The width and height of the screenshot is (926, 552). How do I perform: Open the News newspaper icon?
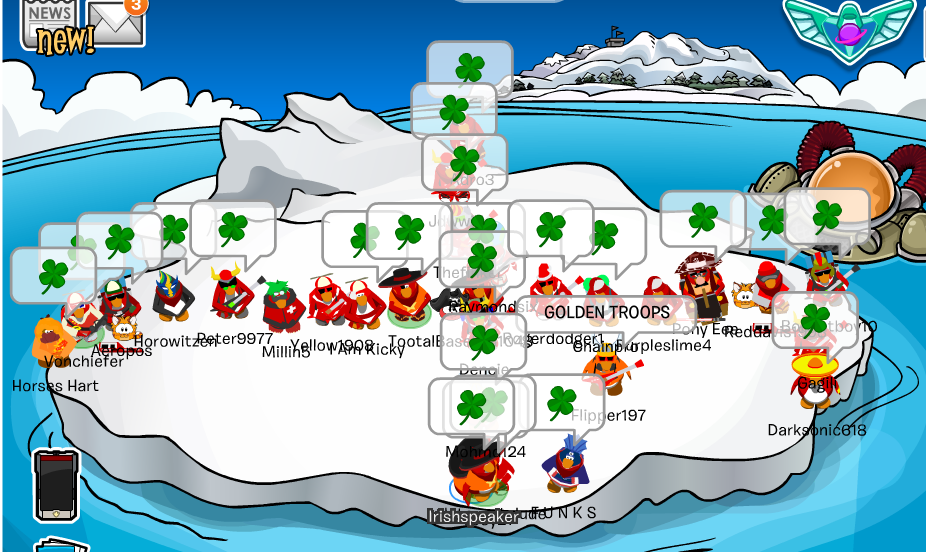click(x=50, y=22)
